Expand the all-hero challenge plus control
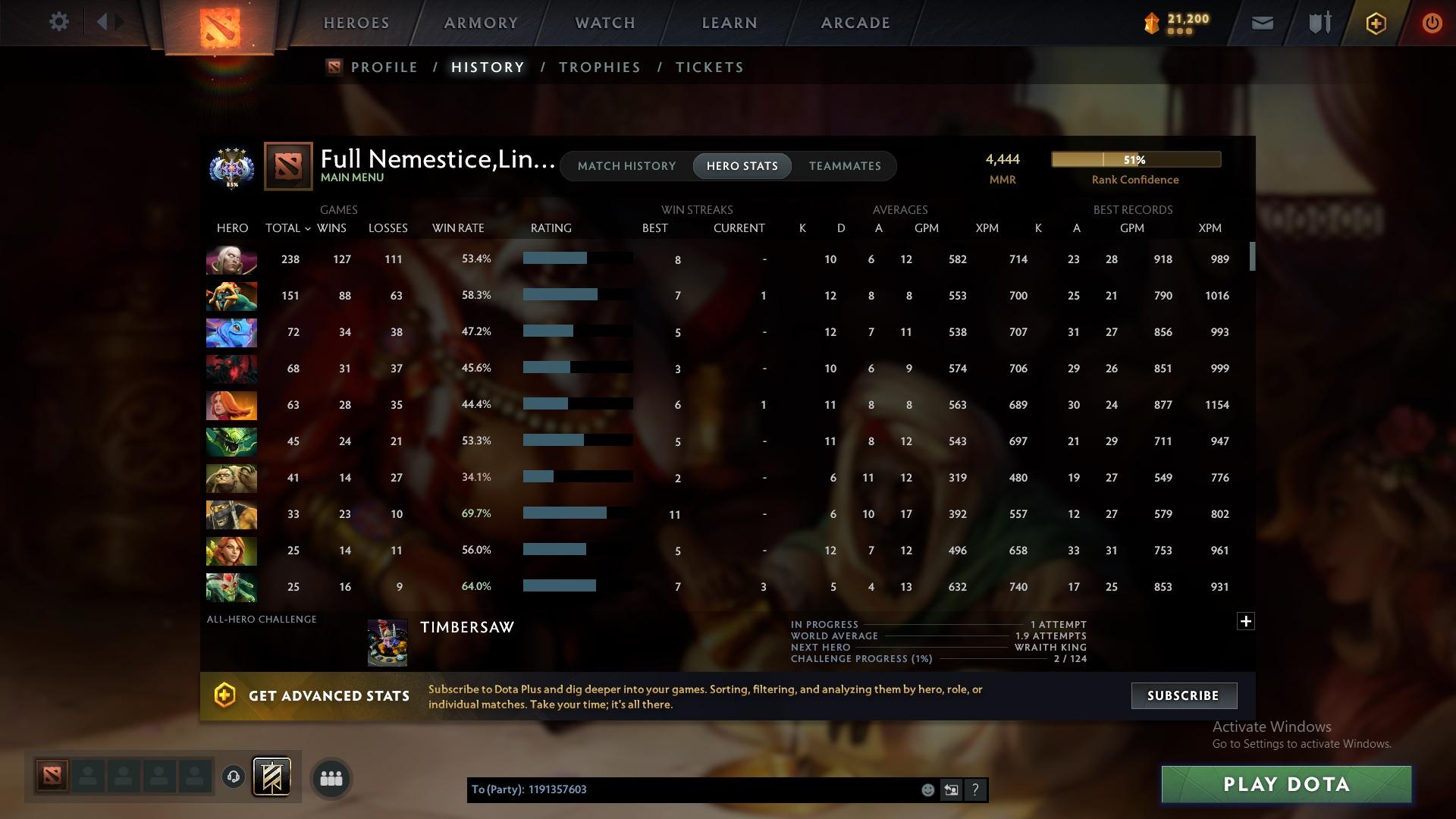1456x819 pixels. (1244, 620)
